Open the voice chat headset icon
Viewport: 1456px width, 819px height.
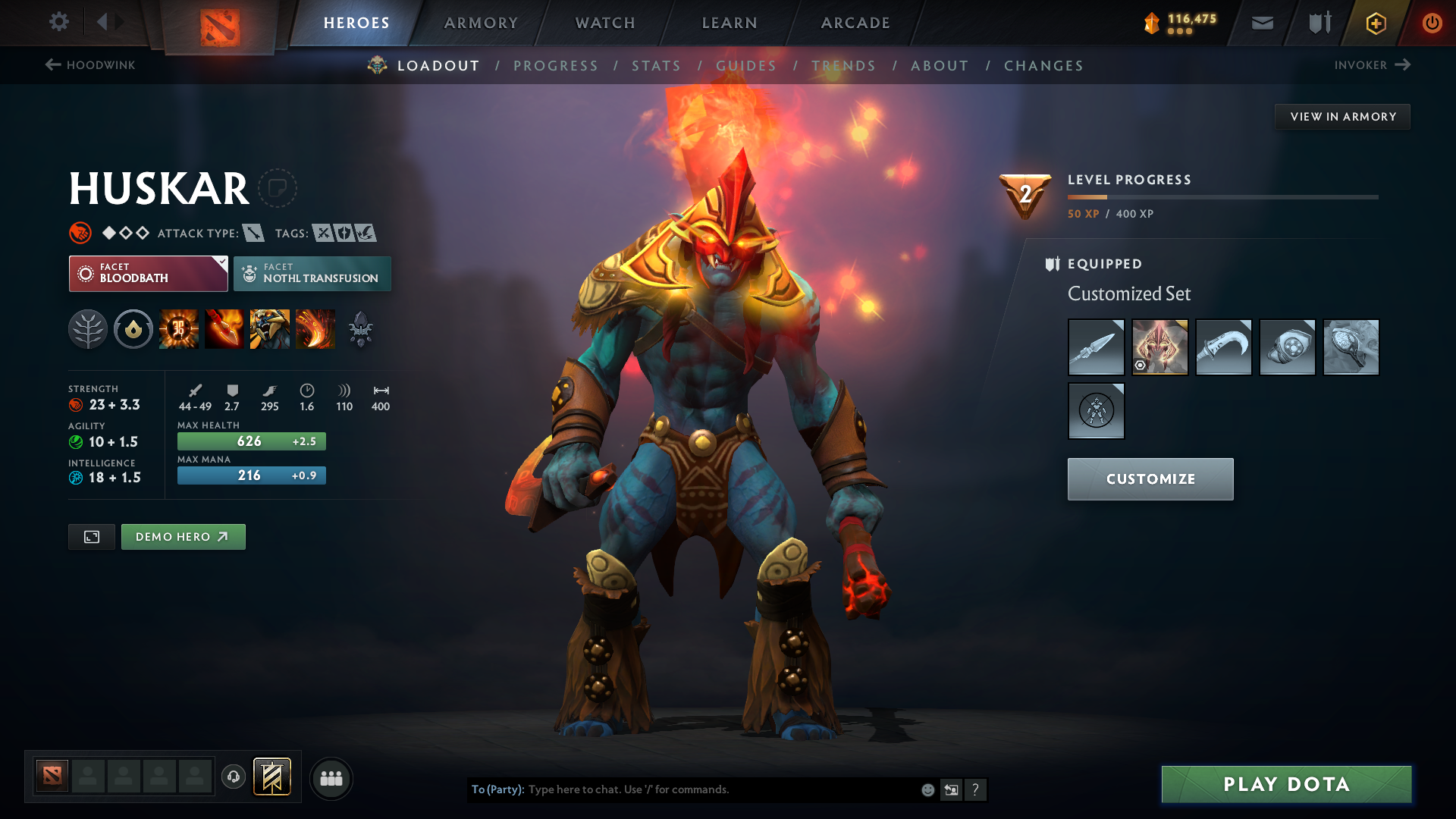[233, 778]
